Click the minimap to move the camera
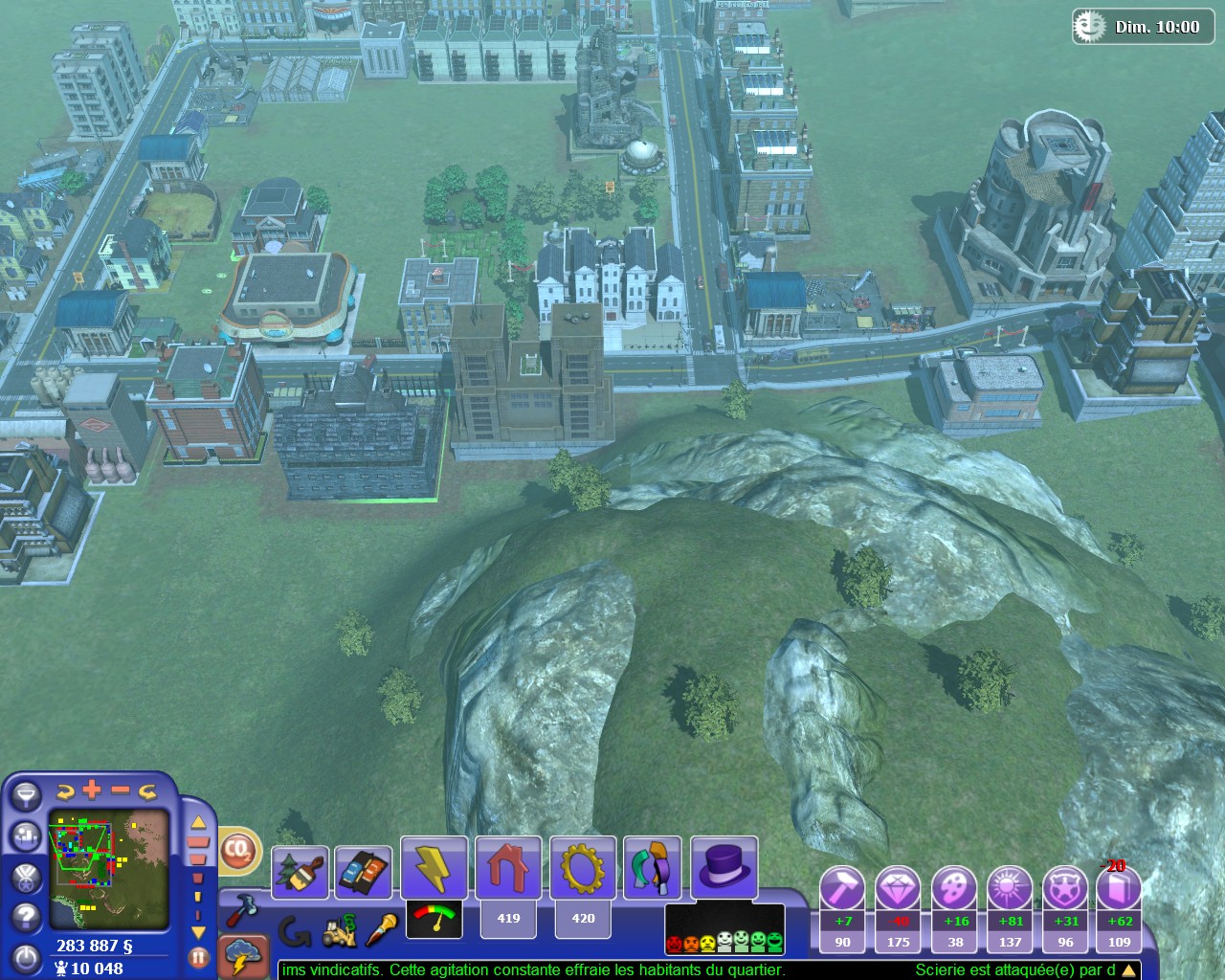Viewport: 1225px width, 980px height. (109, 869)
